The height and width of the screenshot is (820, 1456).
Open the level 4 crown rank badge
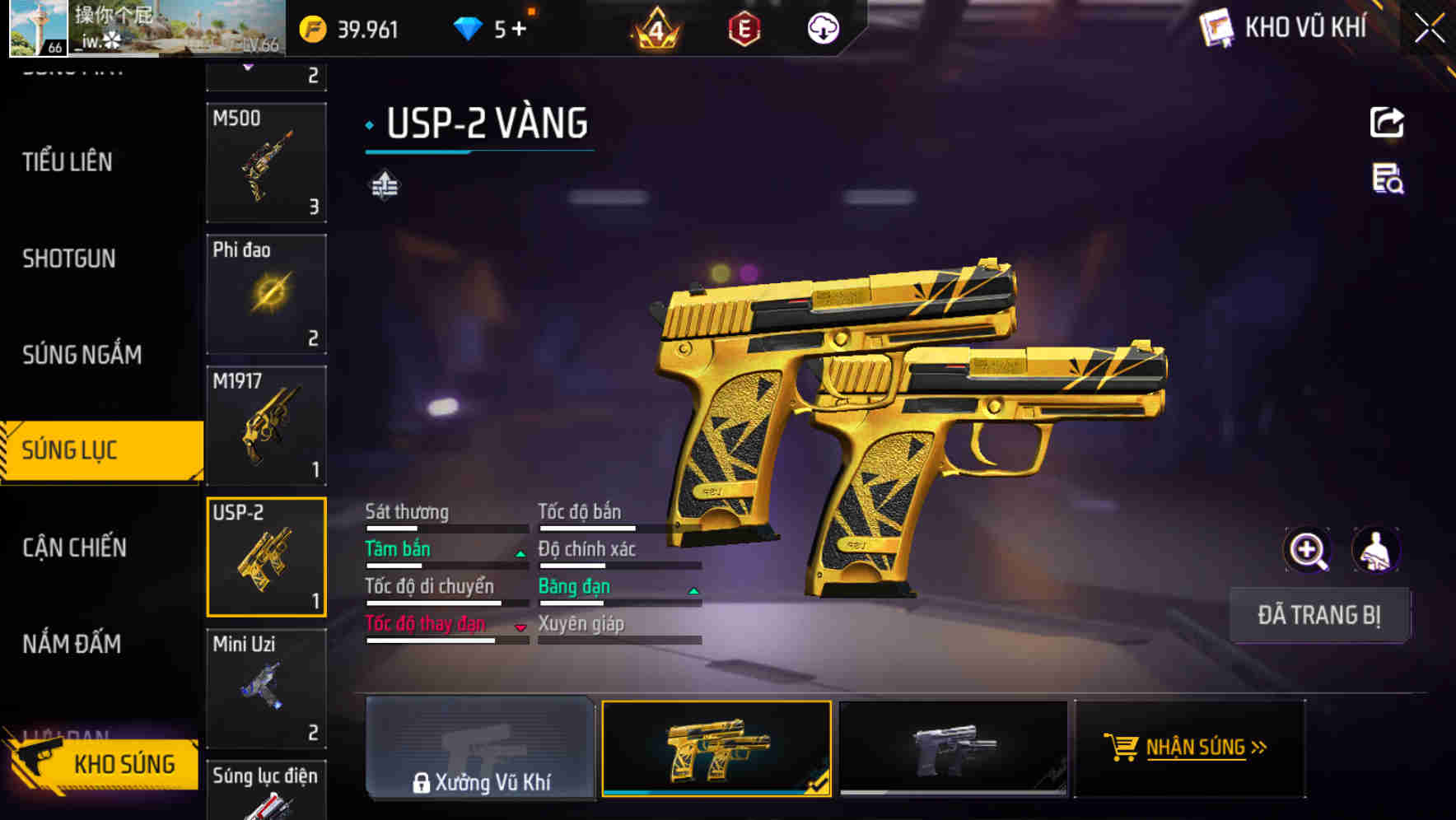click(x=655, y=30)
